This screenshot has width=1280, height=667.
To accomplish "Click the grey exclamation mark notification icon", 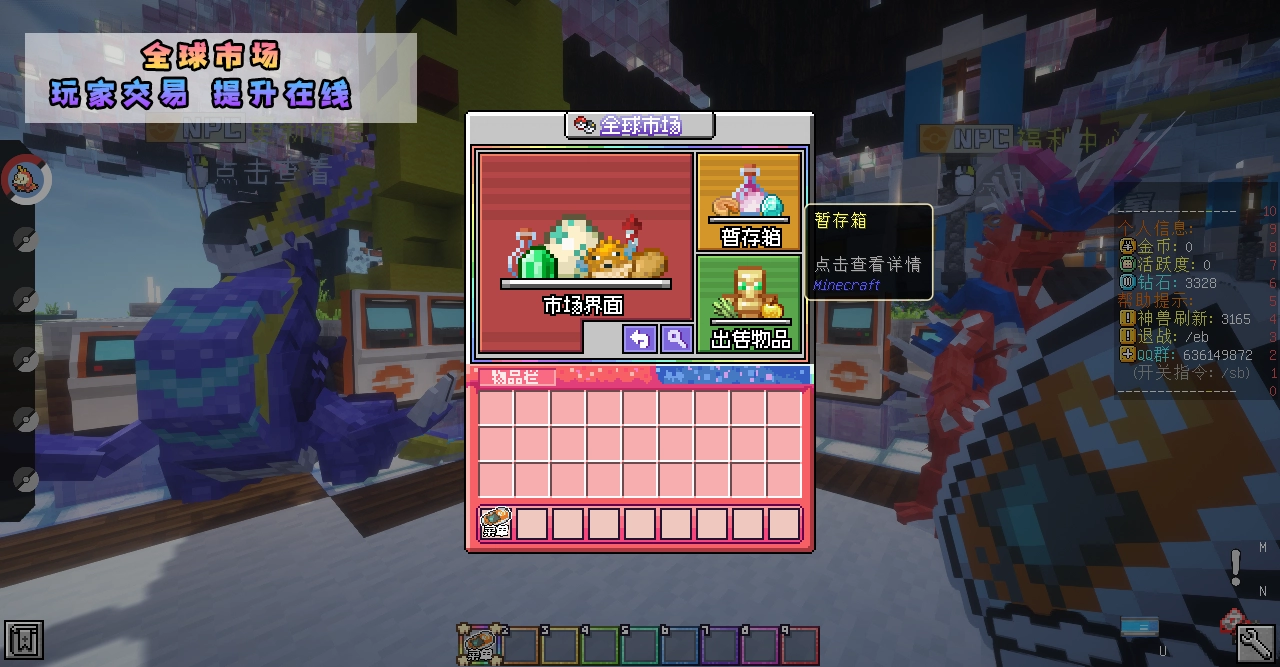I will pyautogui.click(x=1236, y=567).
